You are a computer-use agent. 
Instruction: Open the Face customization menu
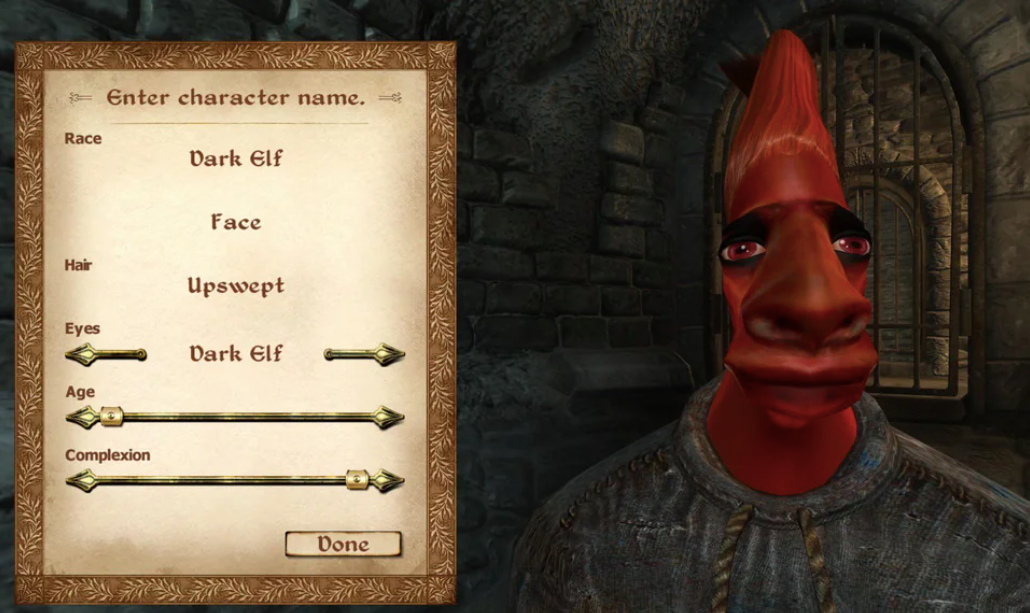tap(236, 222)
